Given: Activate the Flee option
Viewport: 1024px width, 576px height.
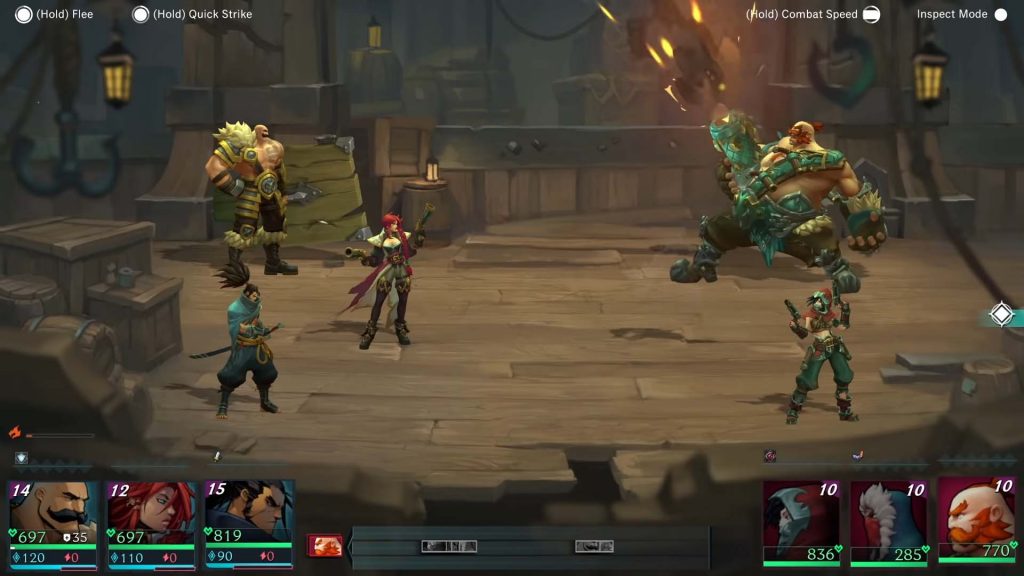Looking at the screenshot, I should click(x=20, y=14).
